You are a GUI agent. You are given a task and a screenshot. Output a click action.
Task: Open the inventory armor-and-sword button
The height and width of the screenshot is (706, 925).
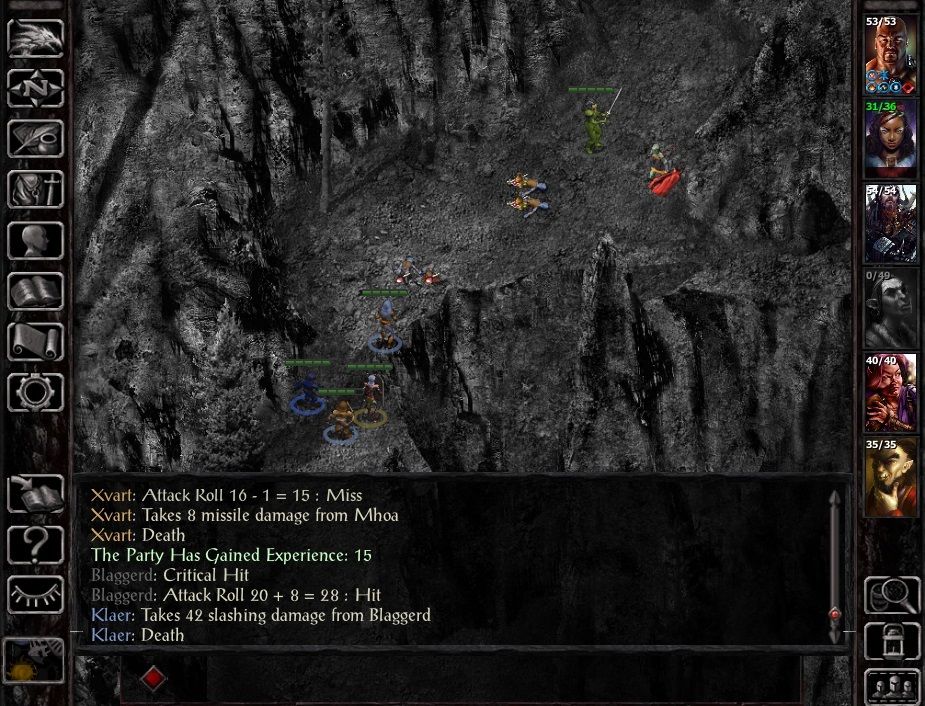[x=36, y=190]
